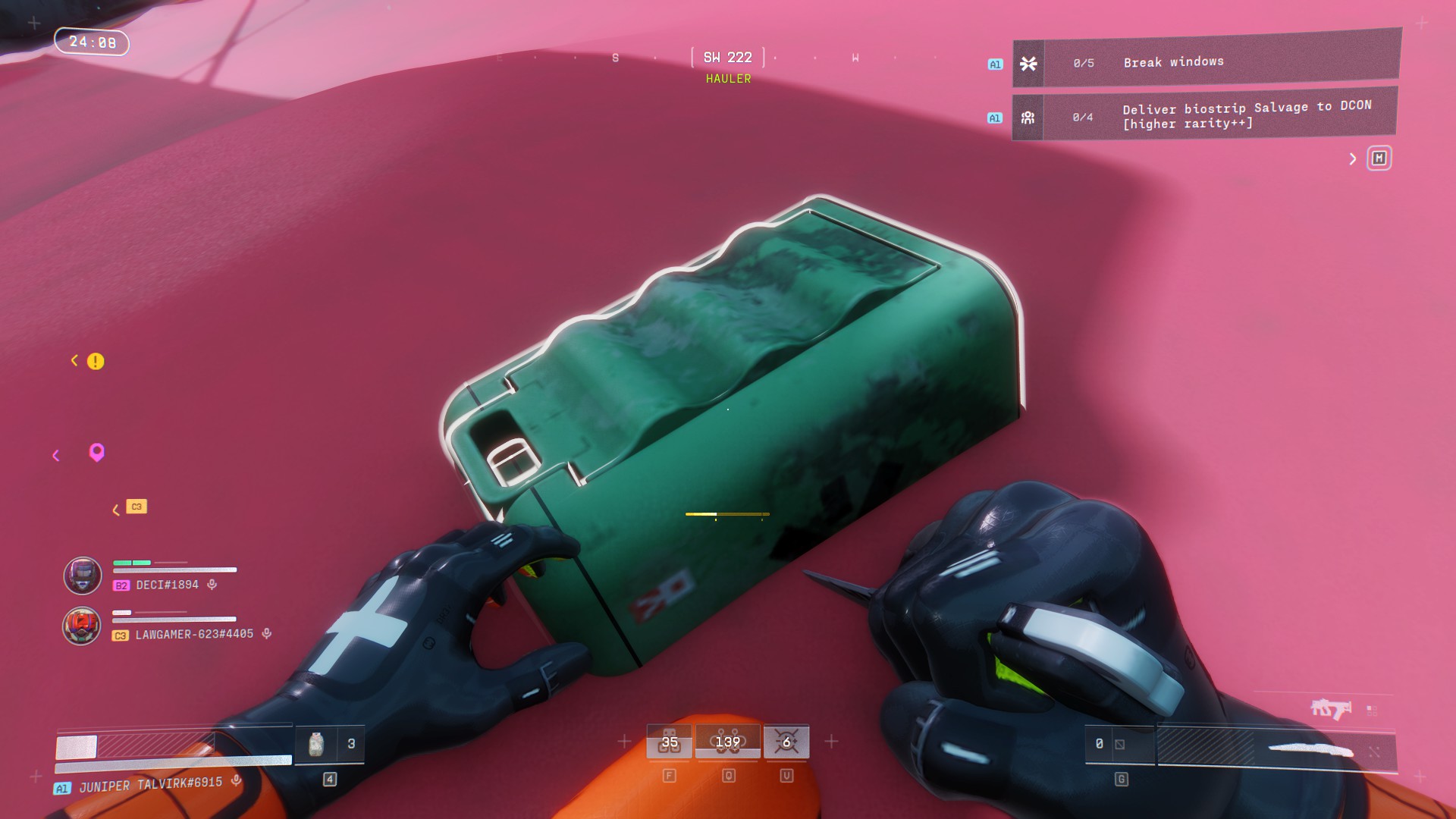Screen dimensions: 1456x819
Task: Expand objectives with the arrow chevron
Action: coord(1352,158)
